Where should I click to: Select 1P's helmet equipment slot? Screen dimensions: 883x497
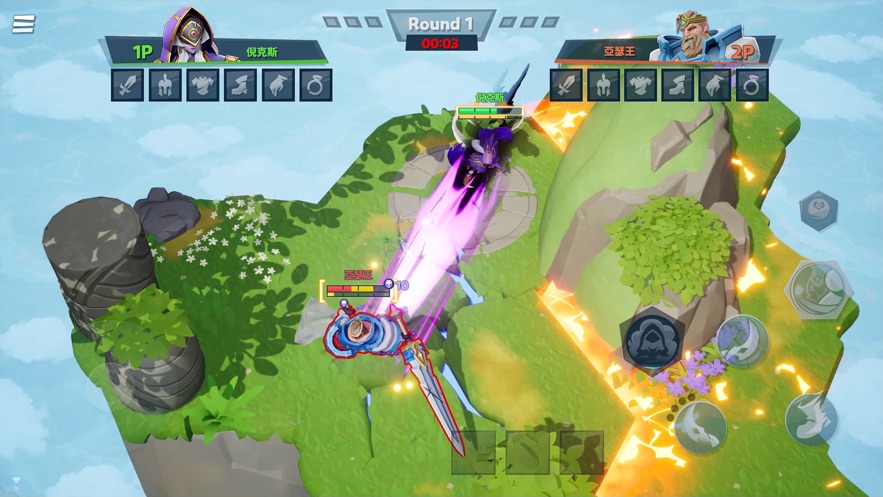point(165,85)
